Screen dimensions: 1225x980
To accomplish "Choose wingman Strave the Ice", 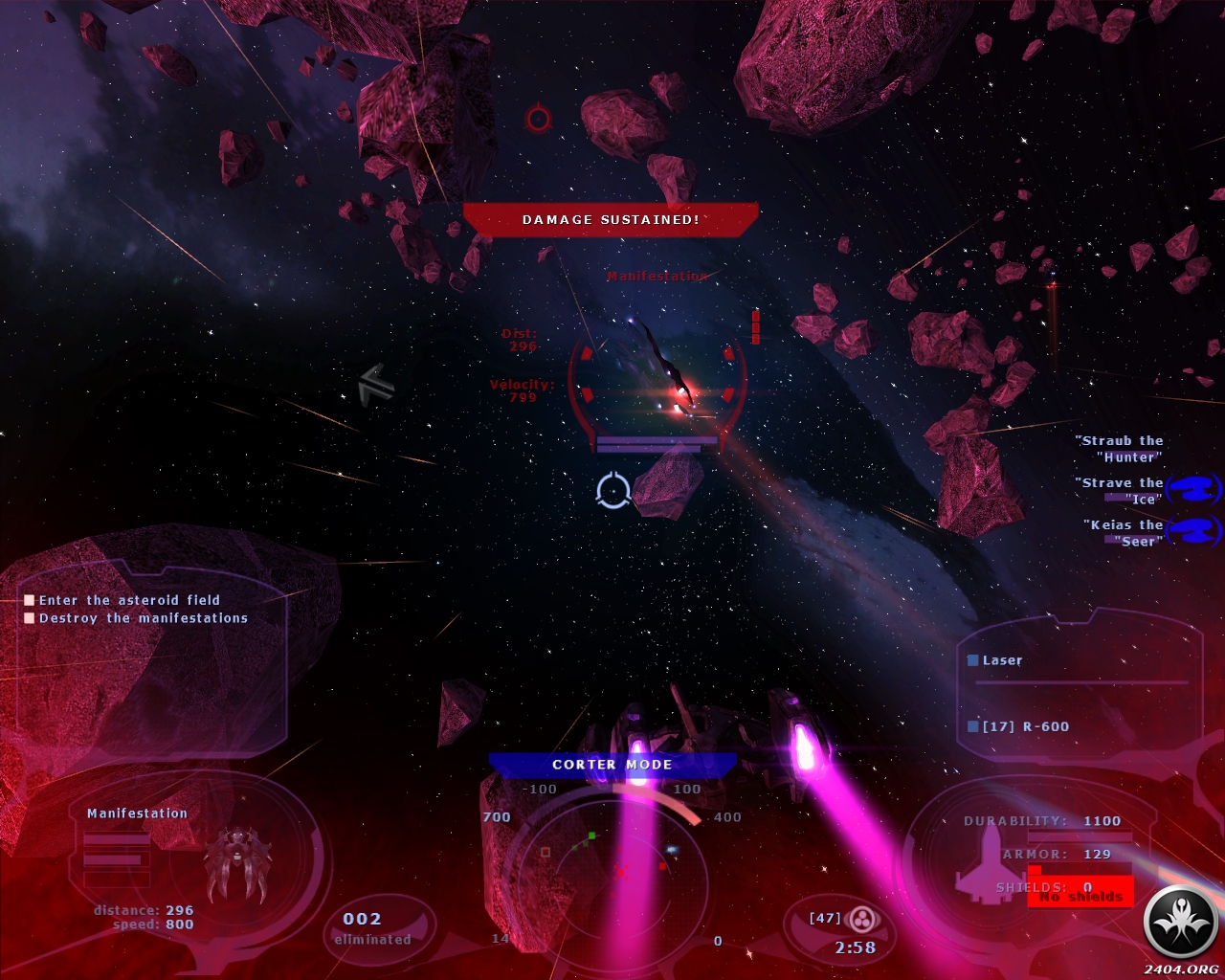I will [x=1122, y=491].
